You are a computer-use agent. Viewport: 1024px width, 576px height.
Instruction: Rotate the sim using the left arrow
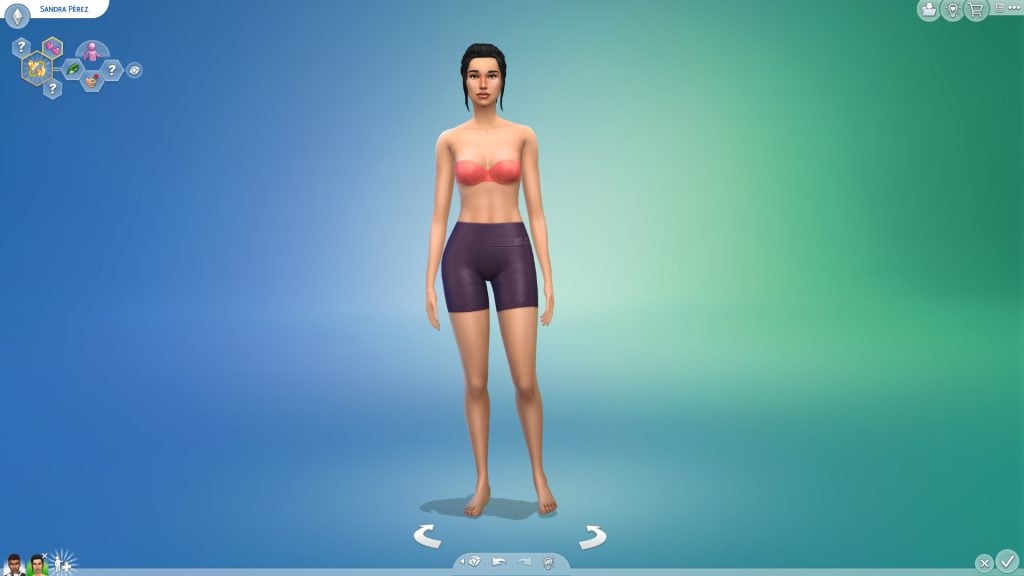(427, 537)
